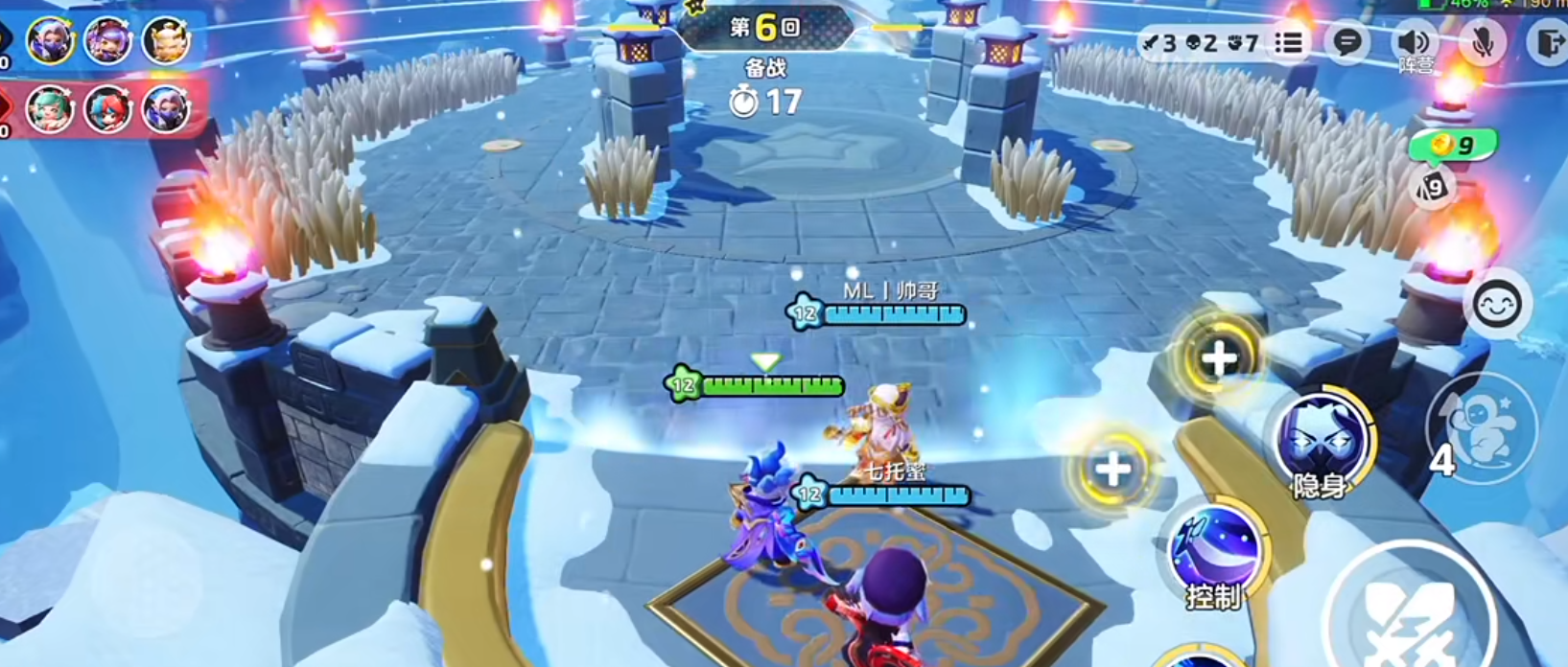Screen dimensions: 1568x667
Task: Open the green gold coin counter
Action: coord(1453,146)
